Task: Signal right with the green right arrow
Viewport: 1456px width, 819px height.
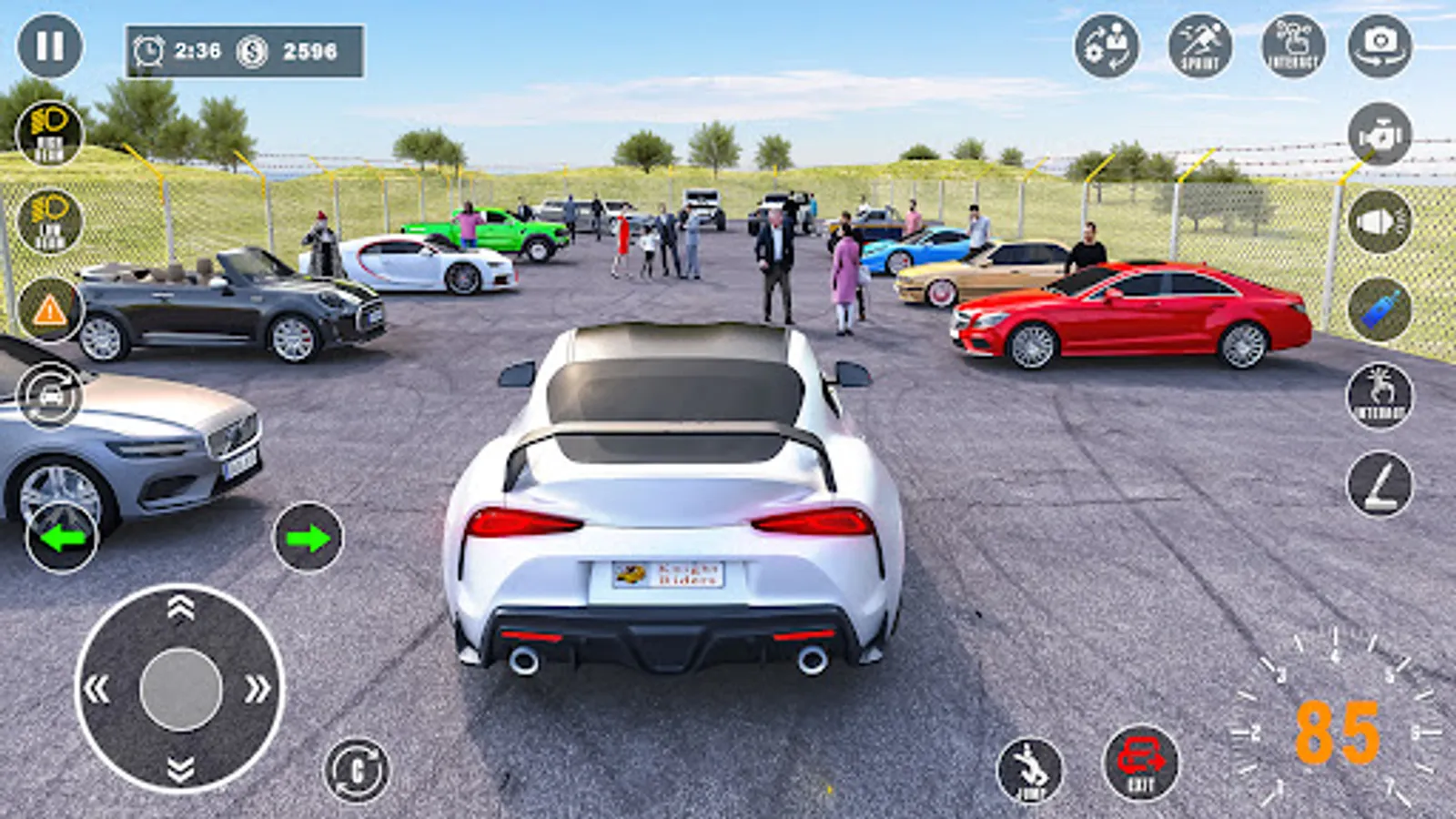Action: 308,538
